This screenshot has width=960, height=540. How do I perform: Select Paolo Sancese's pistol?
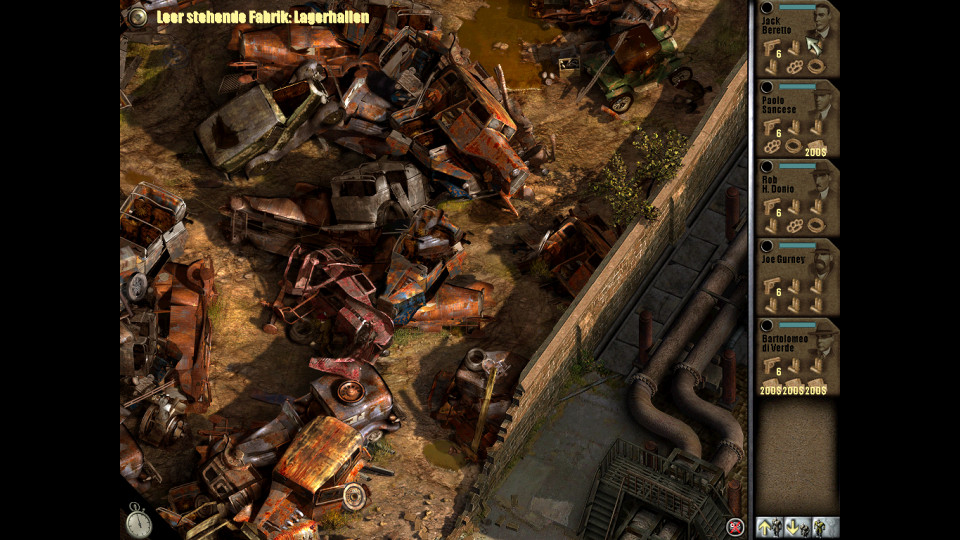771,127
